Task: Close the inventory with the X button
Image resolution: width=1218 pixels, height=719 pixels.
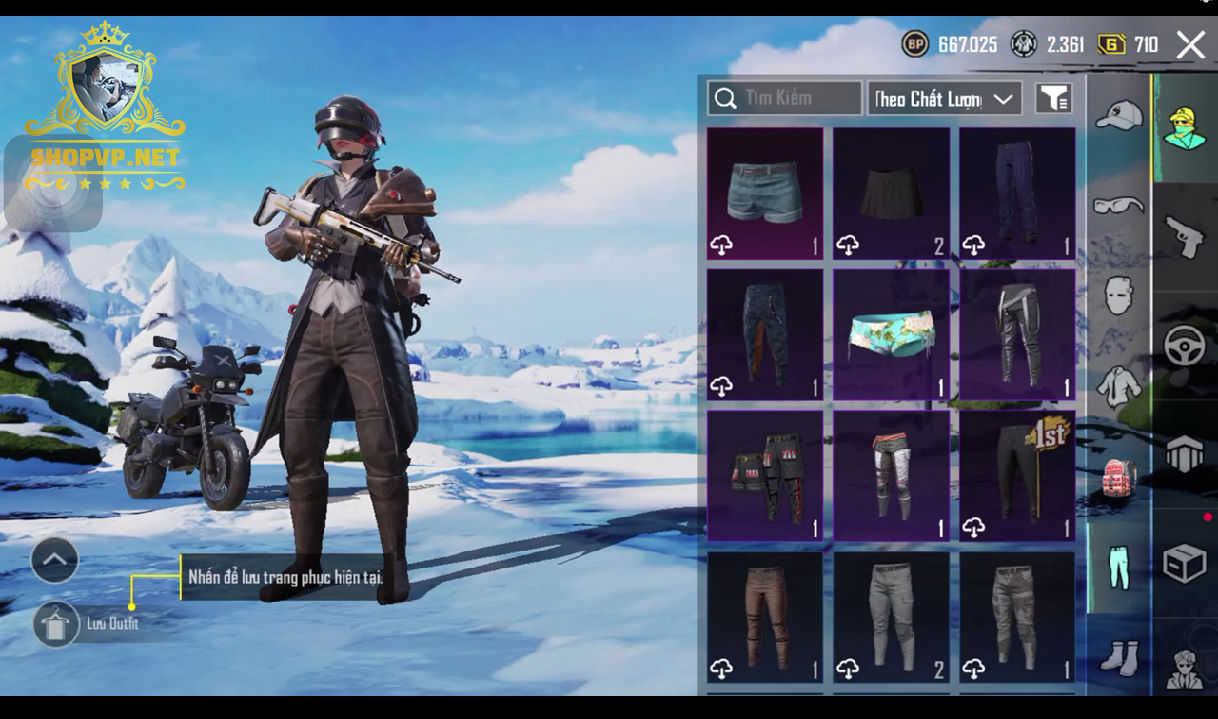Action: click(1190, 45)
